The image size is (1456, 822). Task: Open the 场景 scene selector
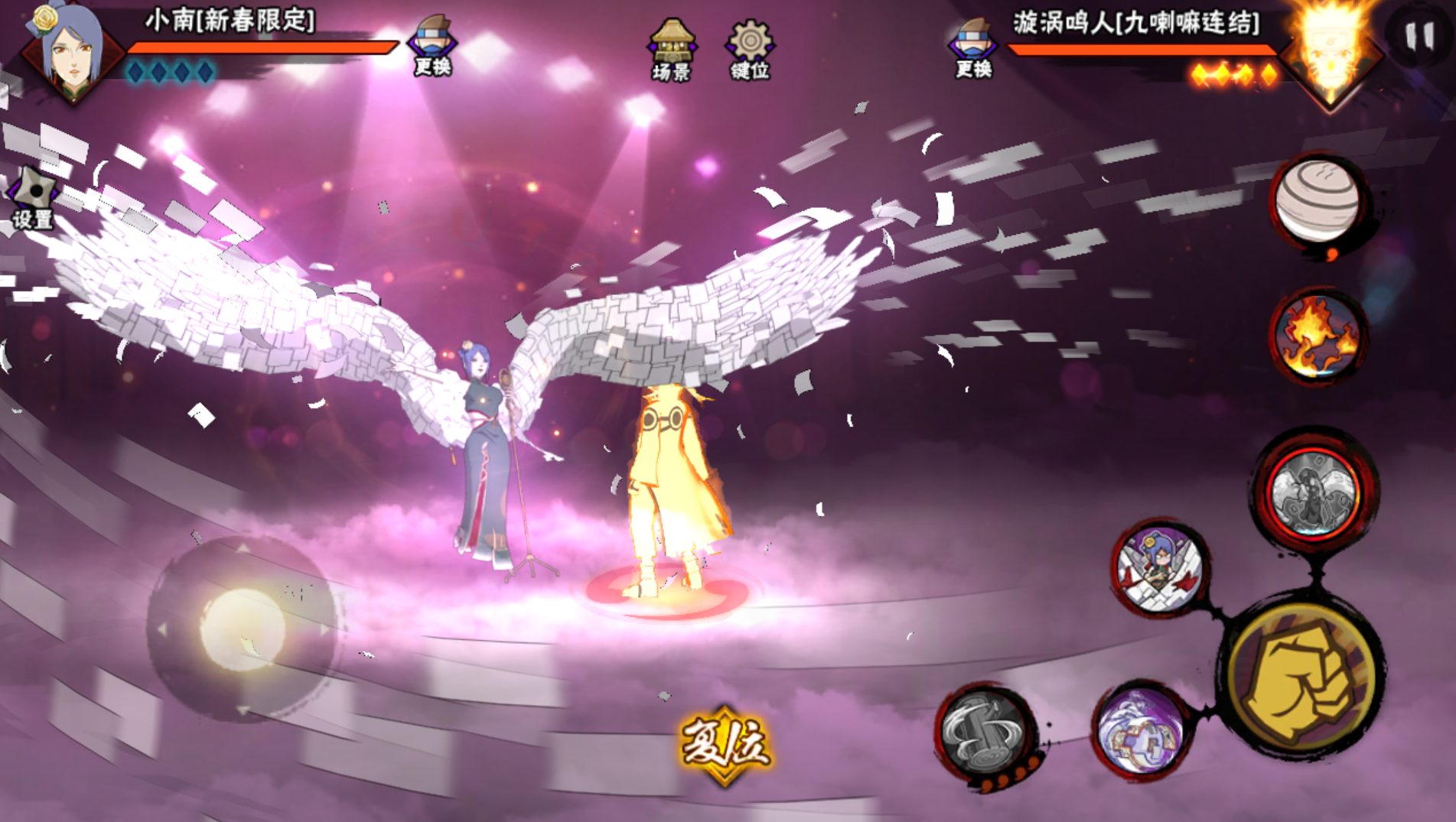click(x=672, y=50)
